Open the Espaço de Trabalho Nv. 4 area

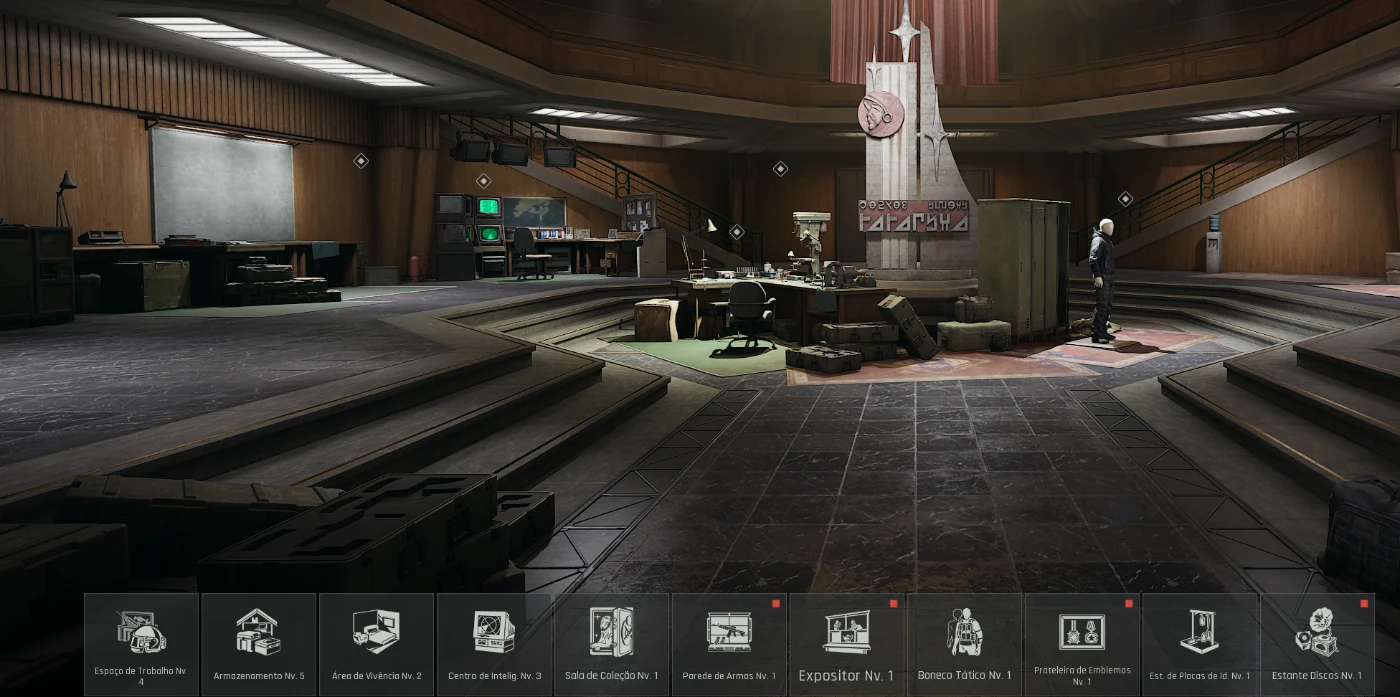[141, 643]
